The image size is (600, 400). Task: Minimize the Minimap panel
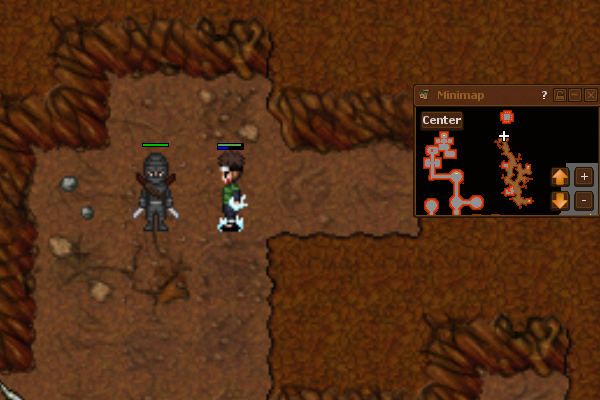click(x=575, y=95)
